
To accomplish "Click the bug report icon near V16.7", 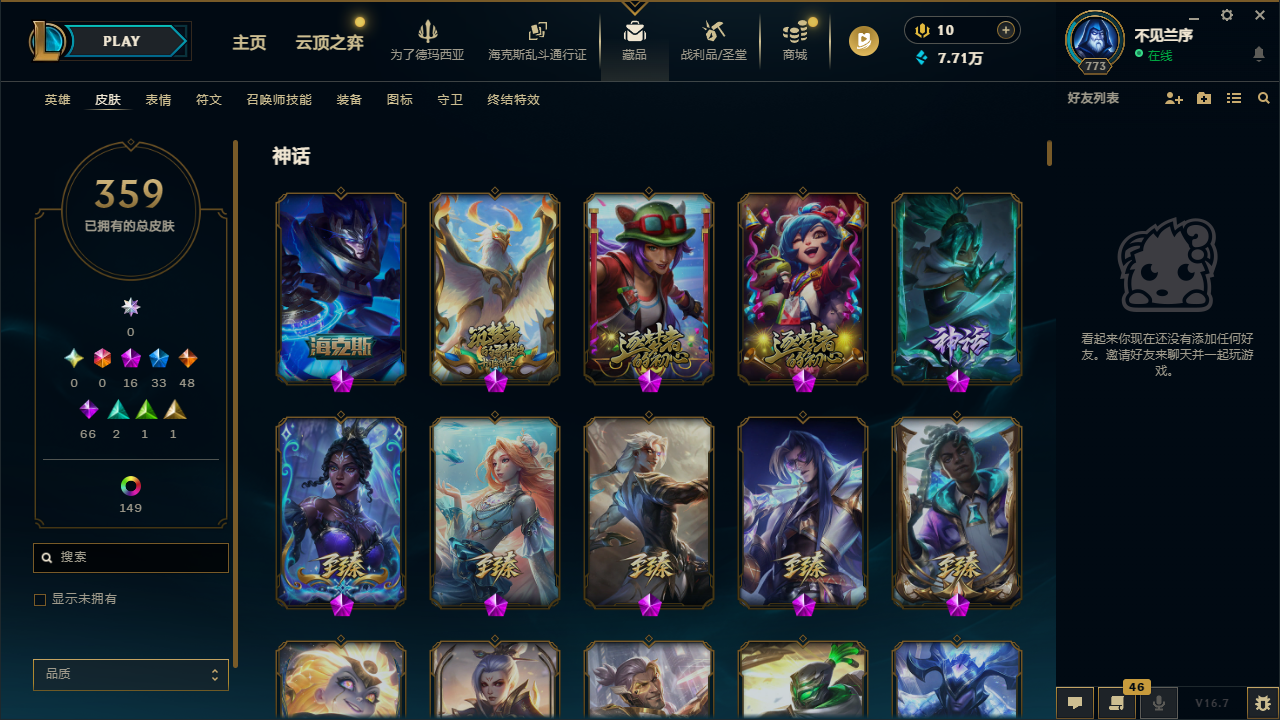I will pyautogui.click(x=1260, y=703).
